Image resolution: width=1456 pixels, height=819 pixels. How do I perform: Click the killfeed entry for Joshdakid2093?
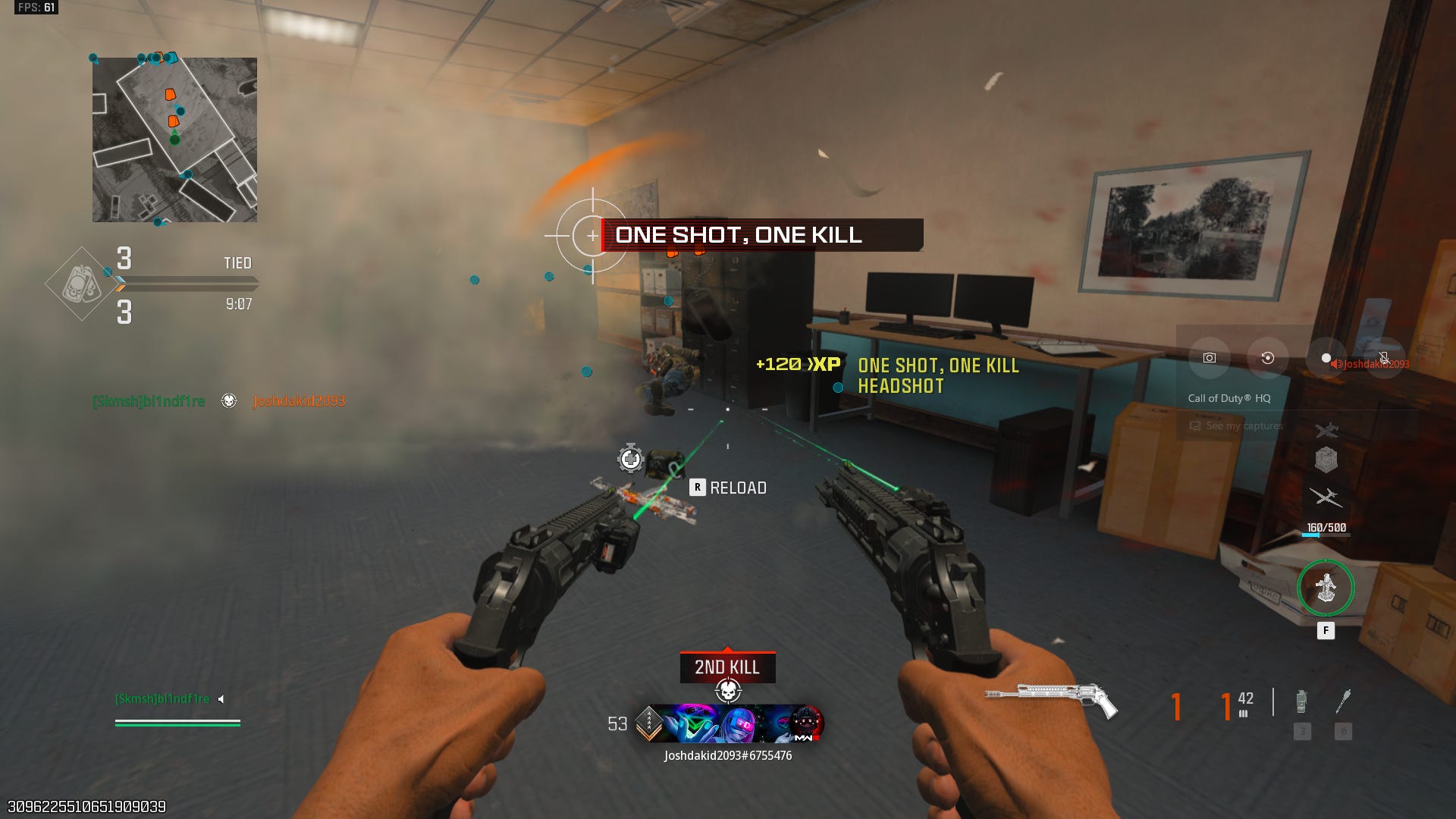click(299, 401)
